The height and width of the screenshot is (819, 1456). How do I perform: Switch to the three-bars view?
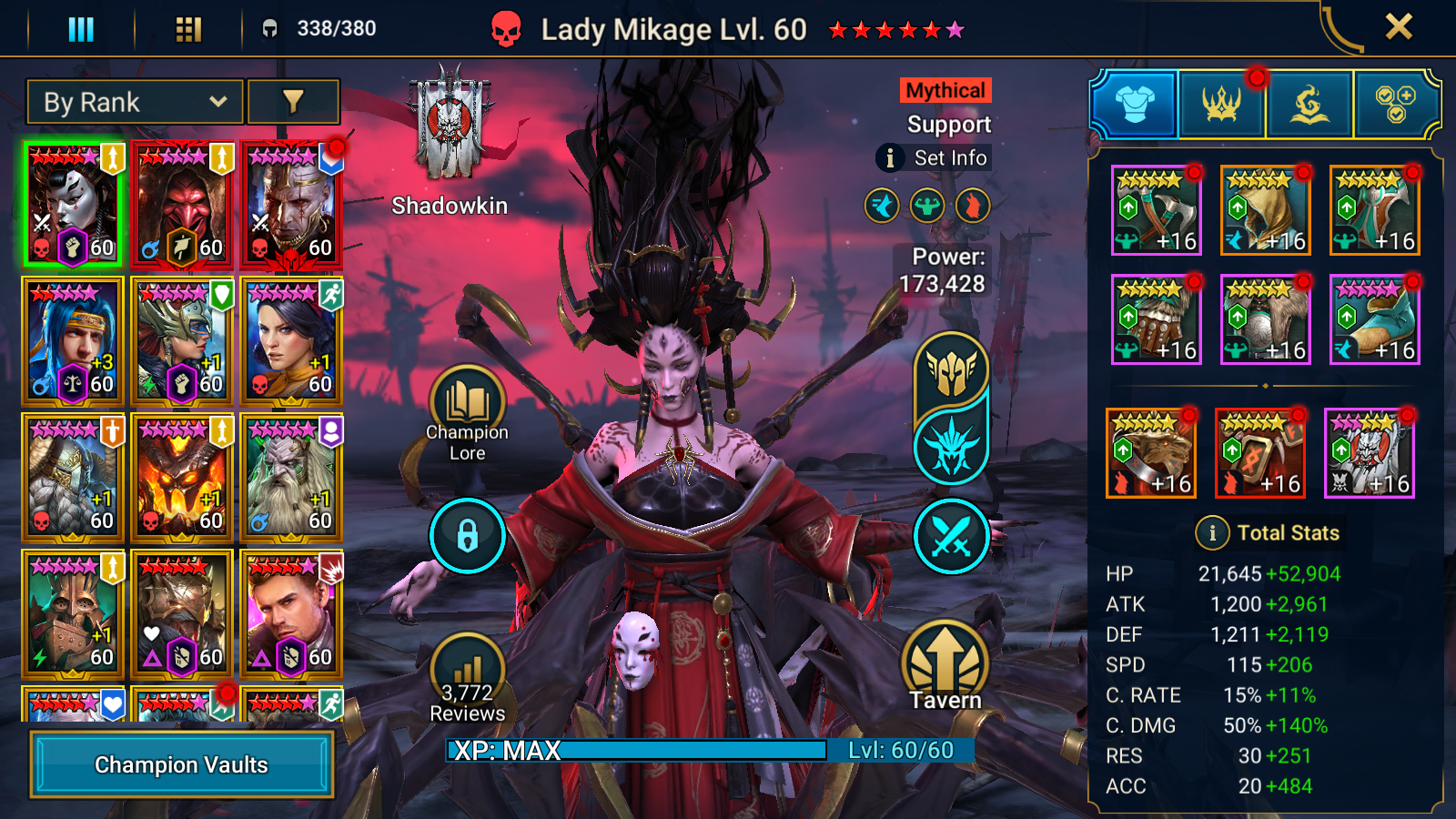(81, 29)
